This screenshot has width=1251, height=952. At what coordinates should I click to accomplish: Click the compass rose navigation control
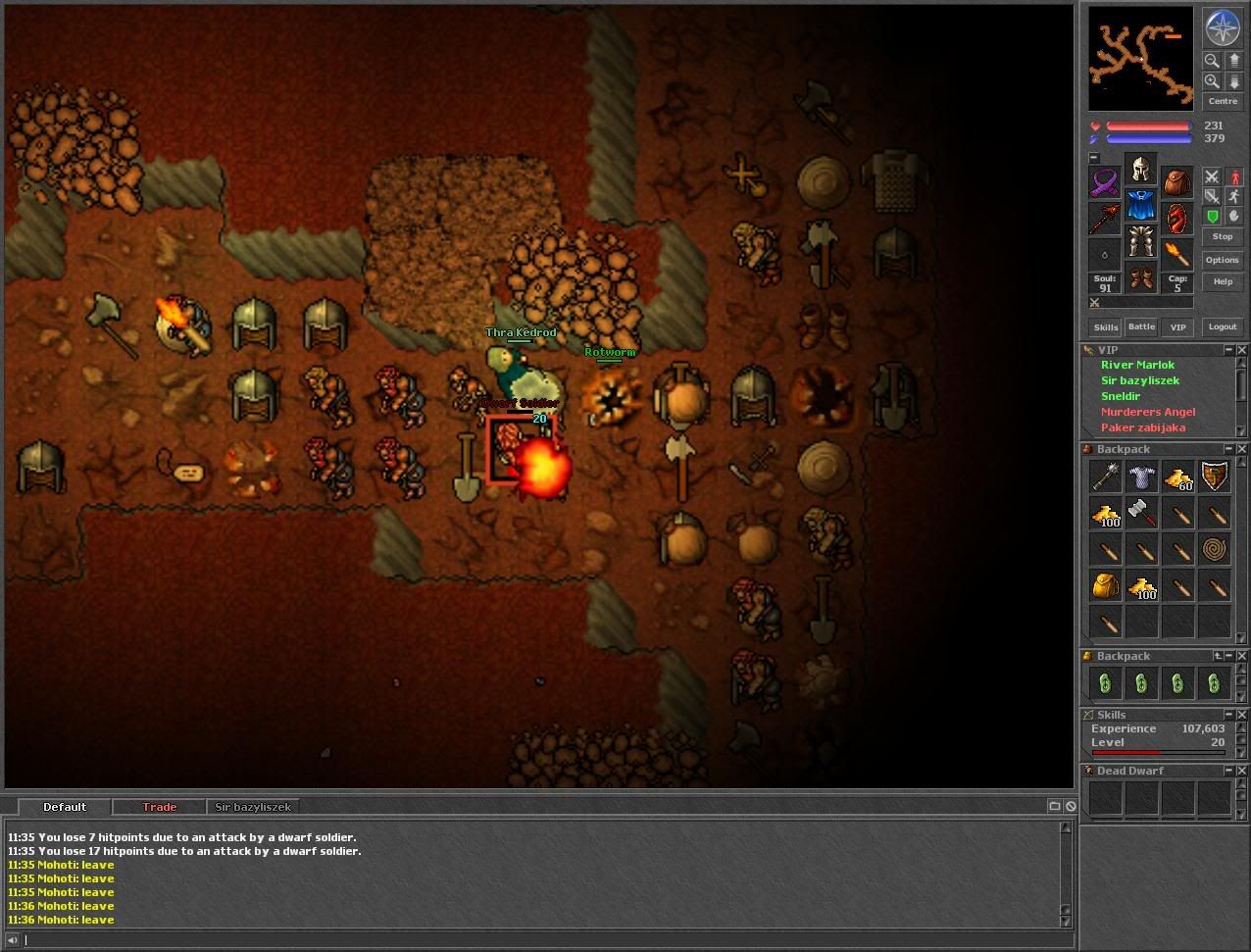tap(1222, 27)
